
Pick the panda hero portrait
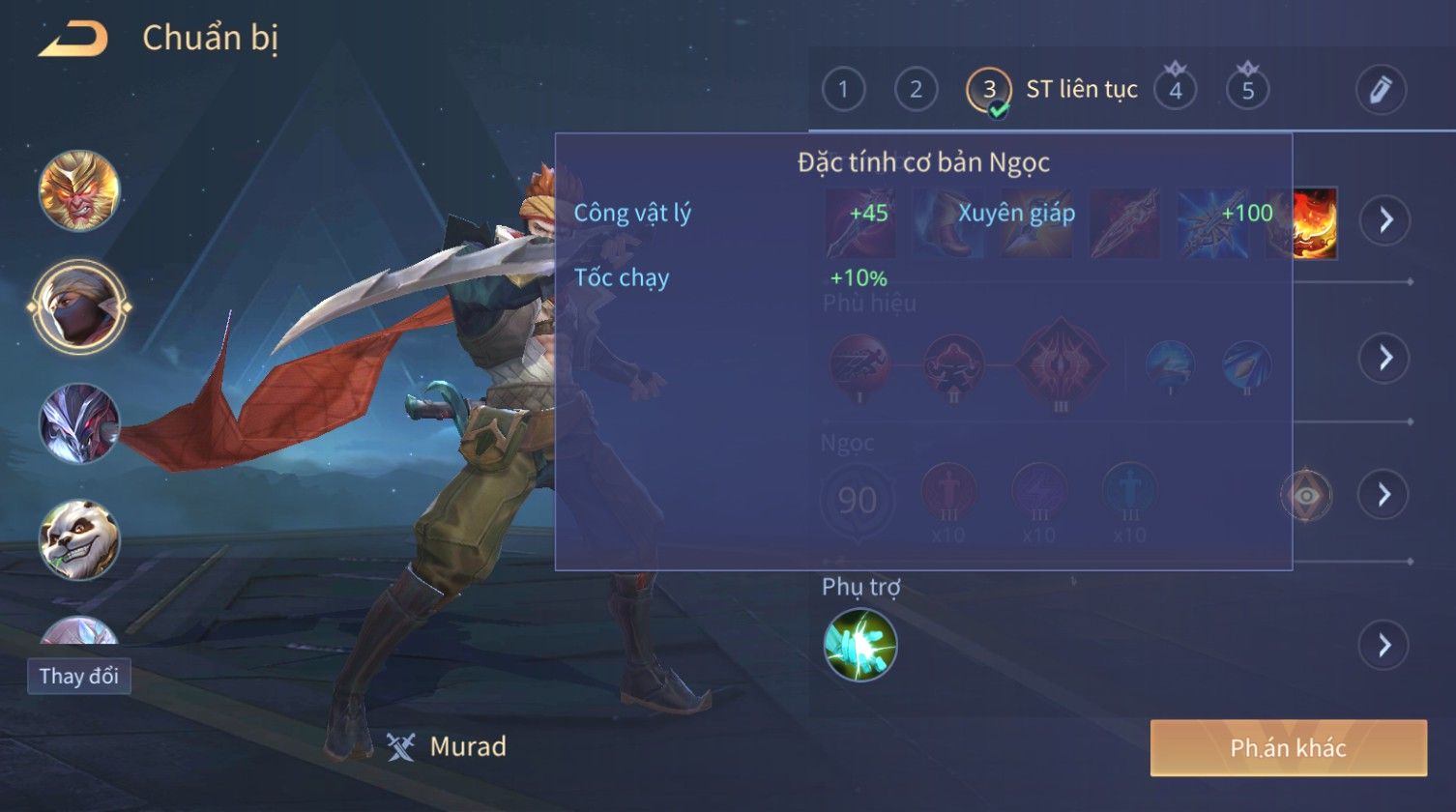coord(79,539)
